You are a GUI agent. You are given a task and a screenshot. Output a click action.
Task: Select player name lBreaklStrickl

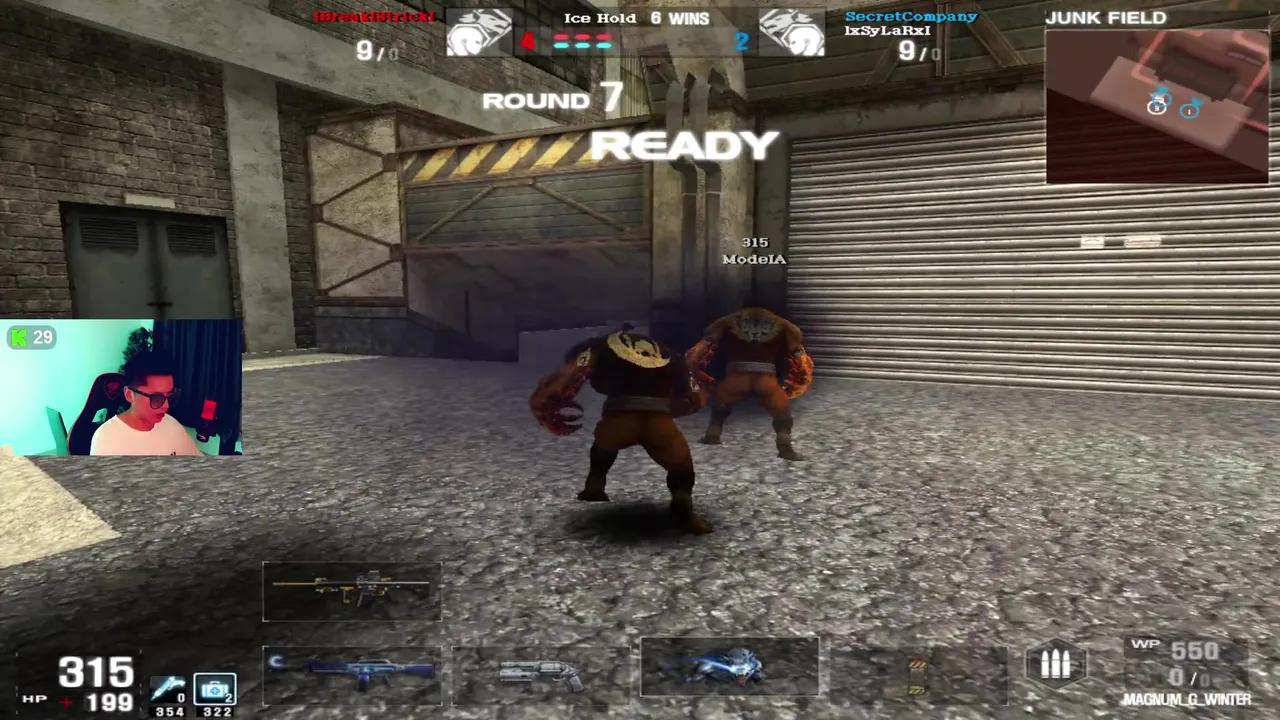pyautogui.click(x=375, y=16)
